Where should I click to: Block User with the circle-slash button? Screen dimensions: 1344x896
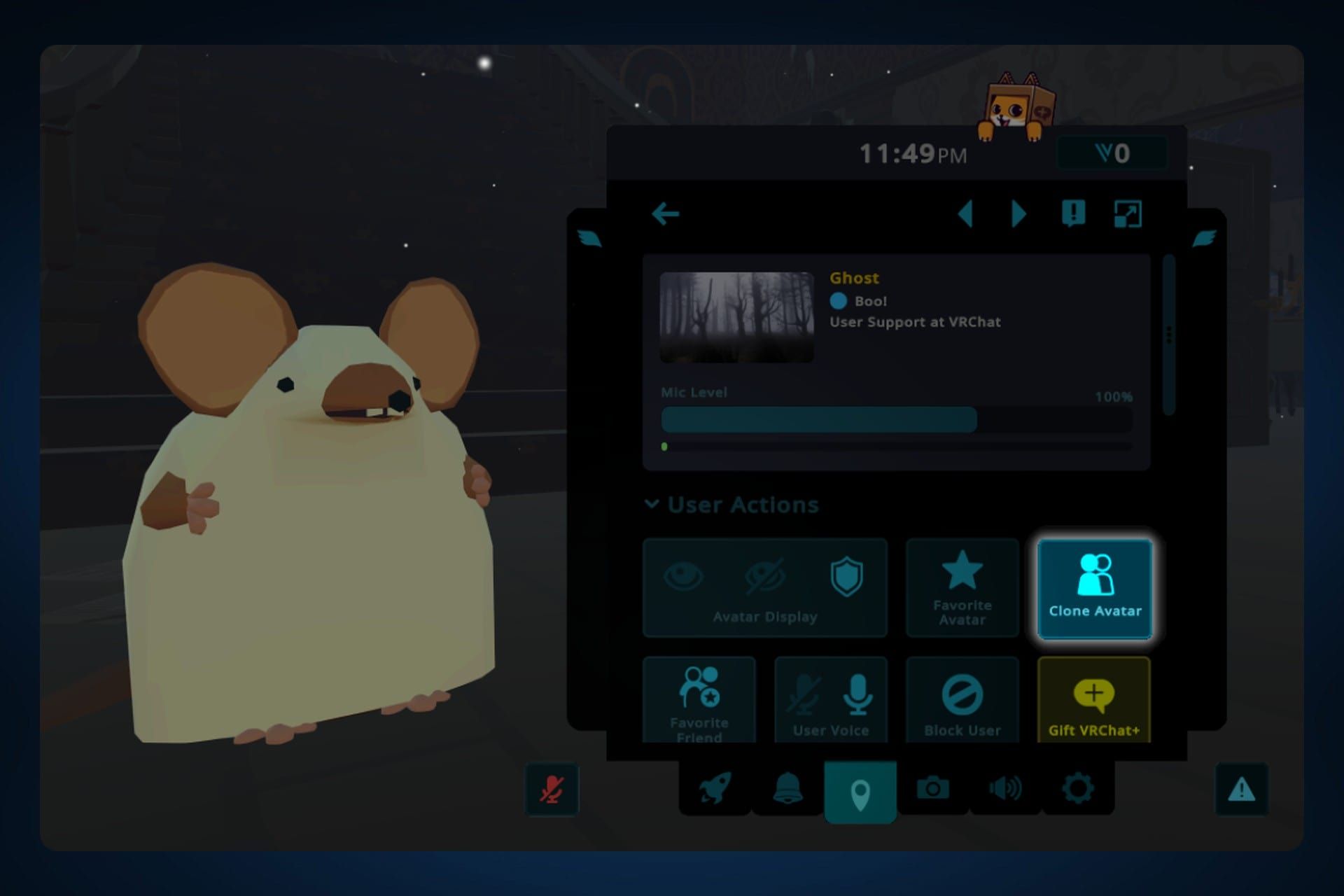tap(962, 699)
